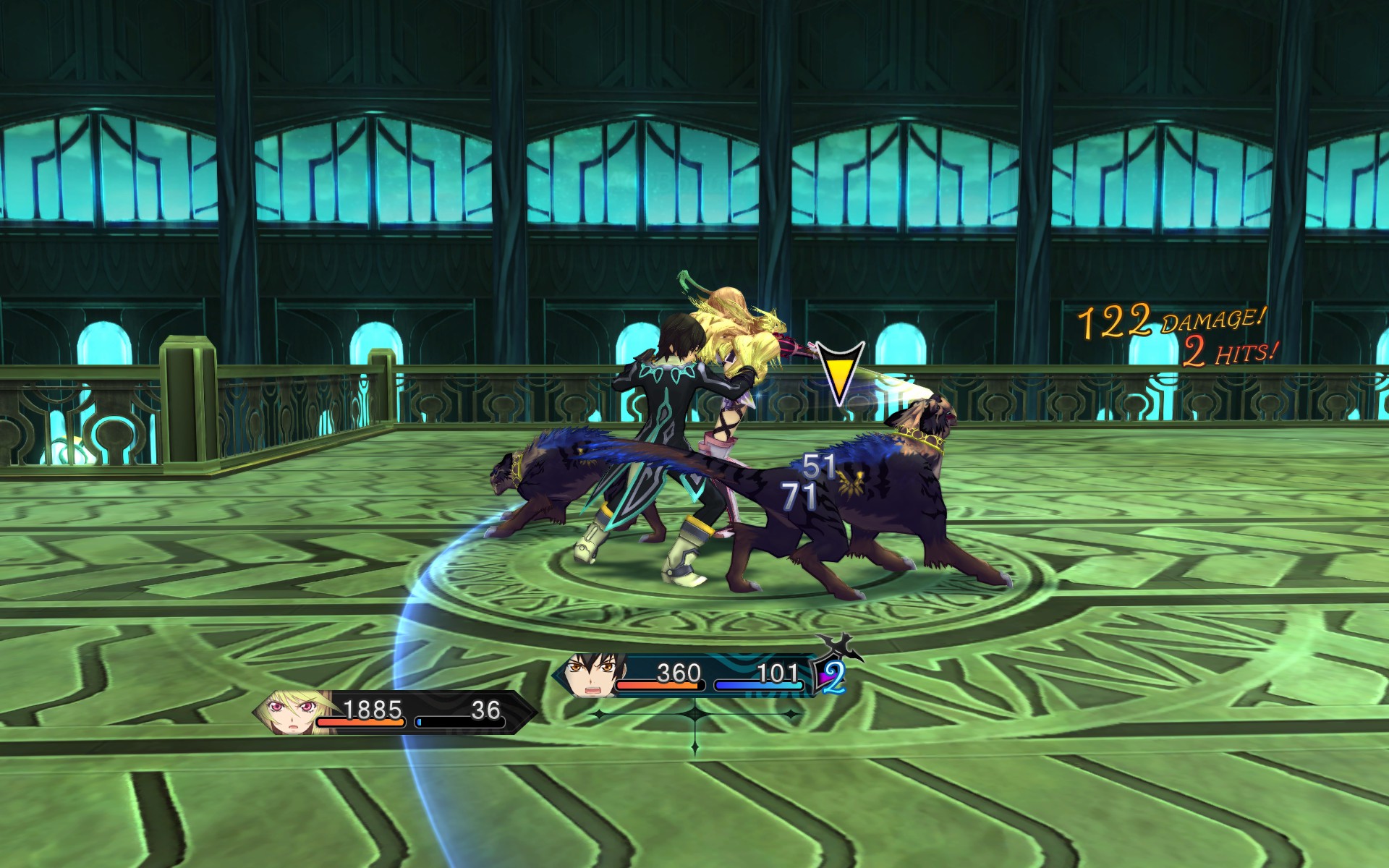Screen dimensions: 1389x868
Task: Click the blue number 2 gauge icon
Action: click(832, 676)
